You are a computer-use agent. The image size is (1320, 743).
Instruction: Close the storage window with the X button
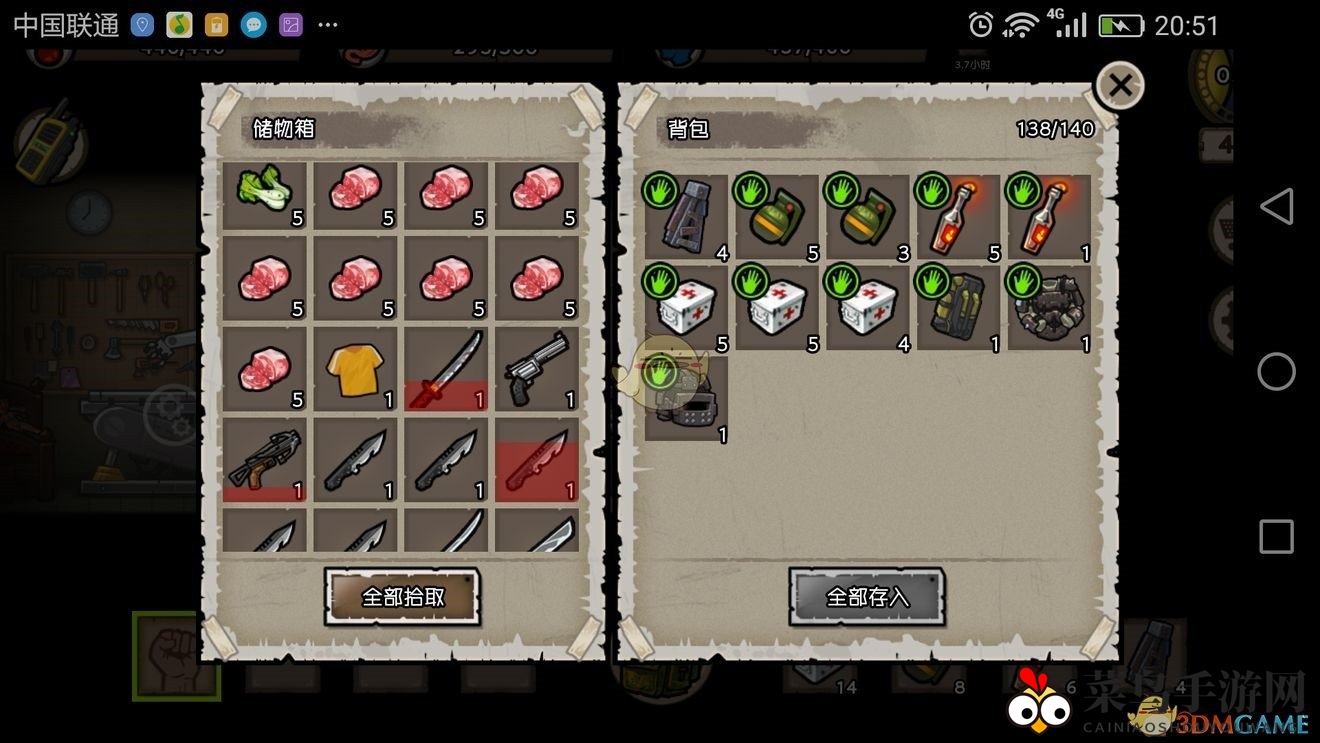click(x=1120, y=86)
